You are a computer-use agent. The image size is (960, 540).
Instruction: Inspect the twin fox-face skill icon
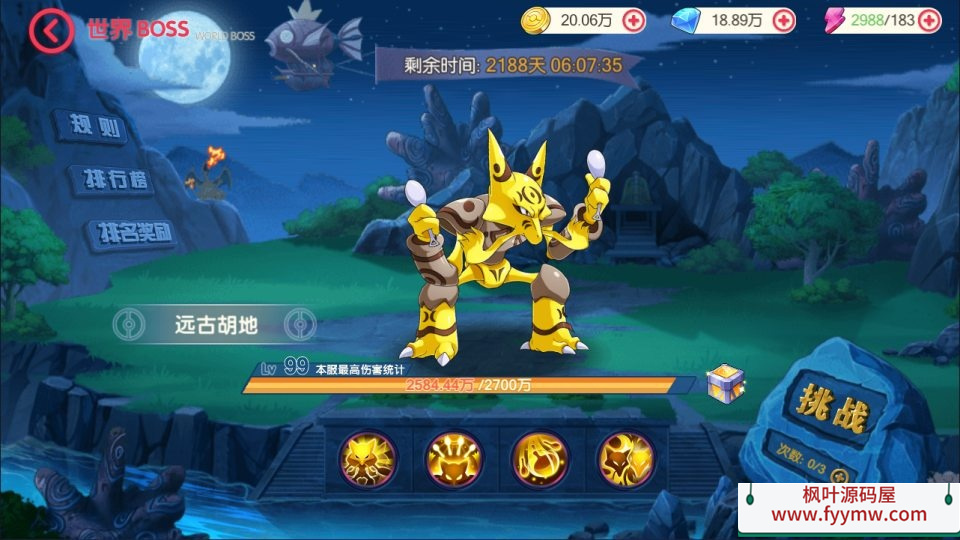[x=625, y=459]
